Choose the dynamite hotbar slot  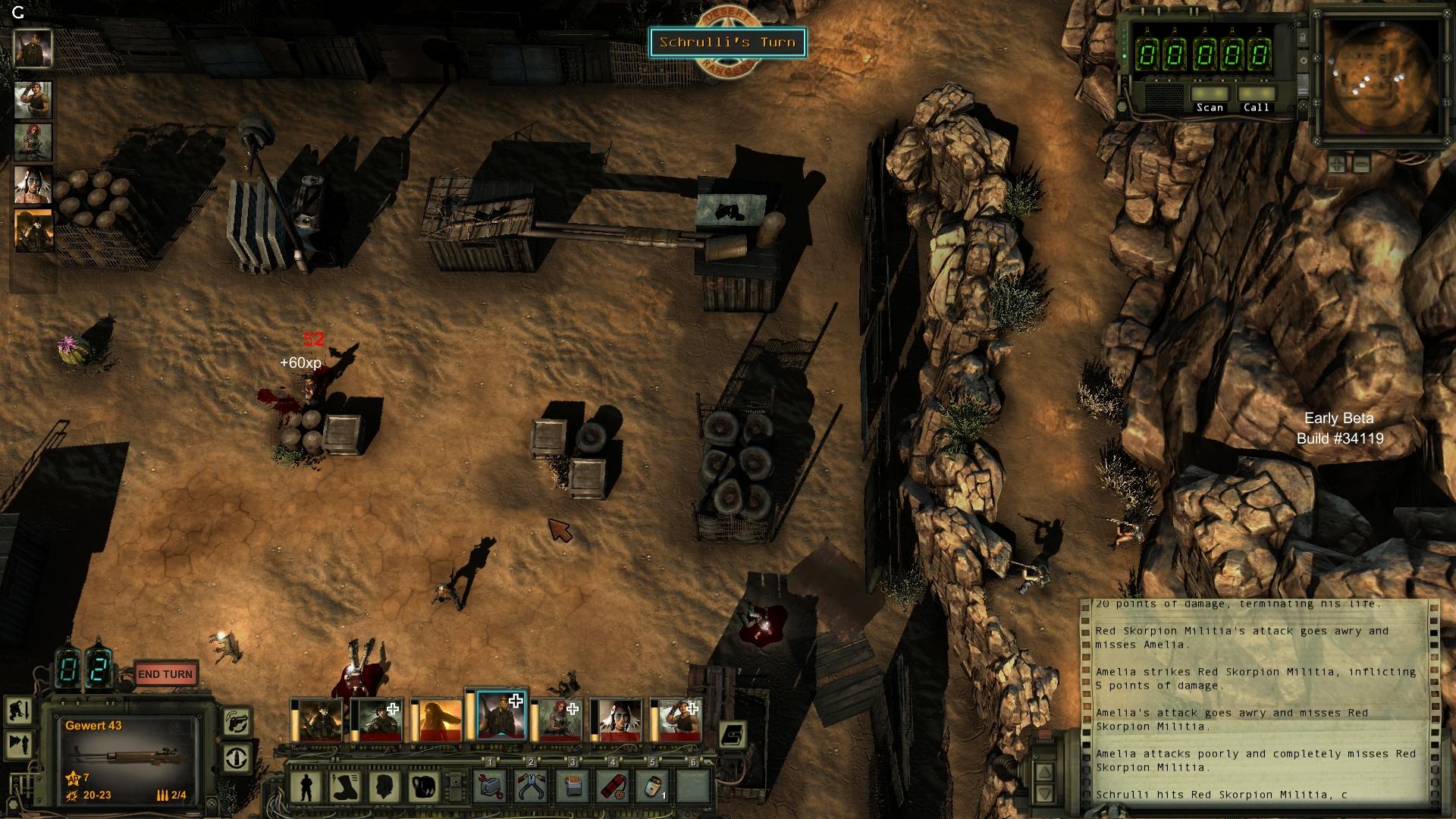[x=613, y=787]
